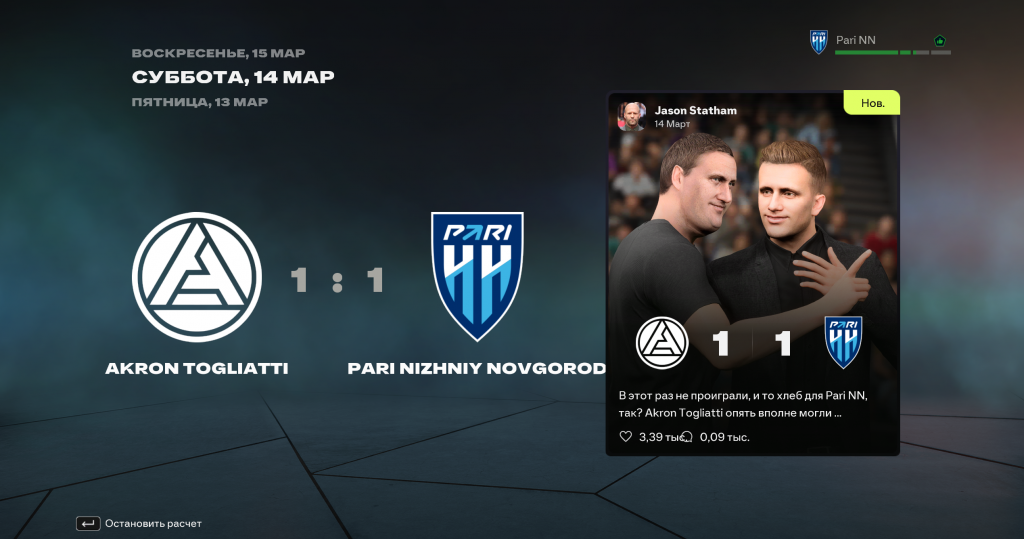Click the Pari NN club badge indicator
Image resolution: width=1024 pixels, height=539 pixels.
pos(819,42)
